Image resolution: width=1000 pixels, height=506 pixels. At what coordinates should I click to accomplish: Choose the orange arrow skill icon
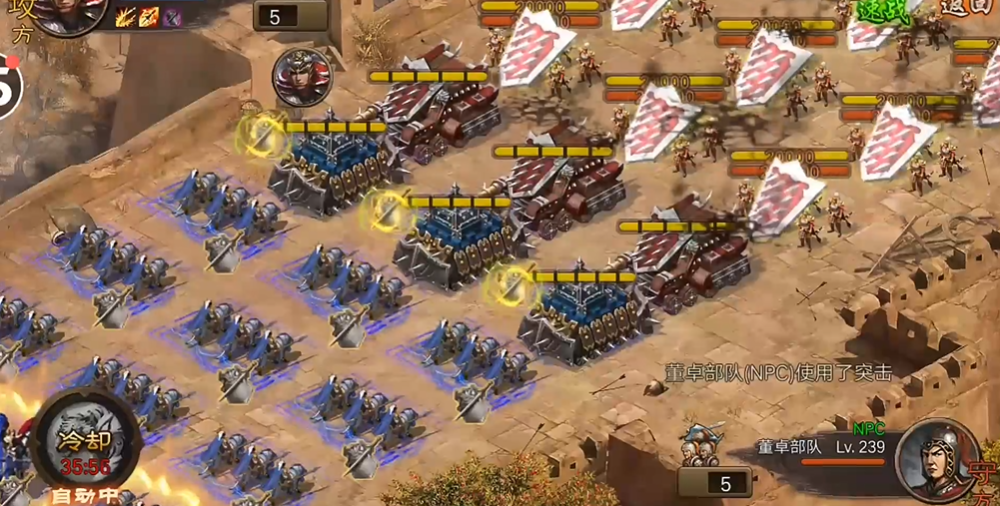point(149,16)
